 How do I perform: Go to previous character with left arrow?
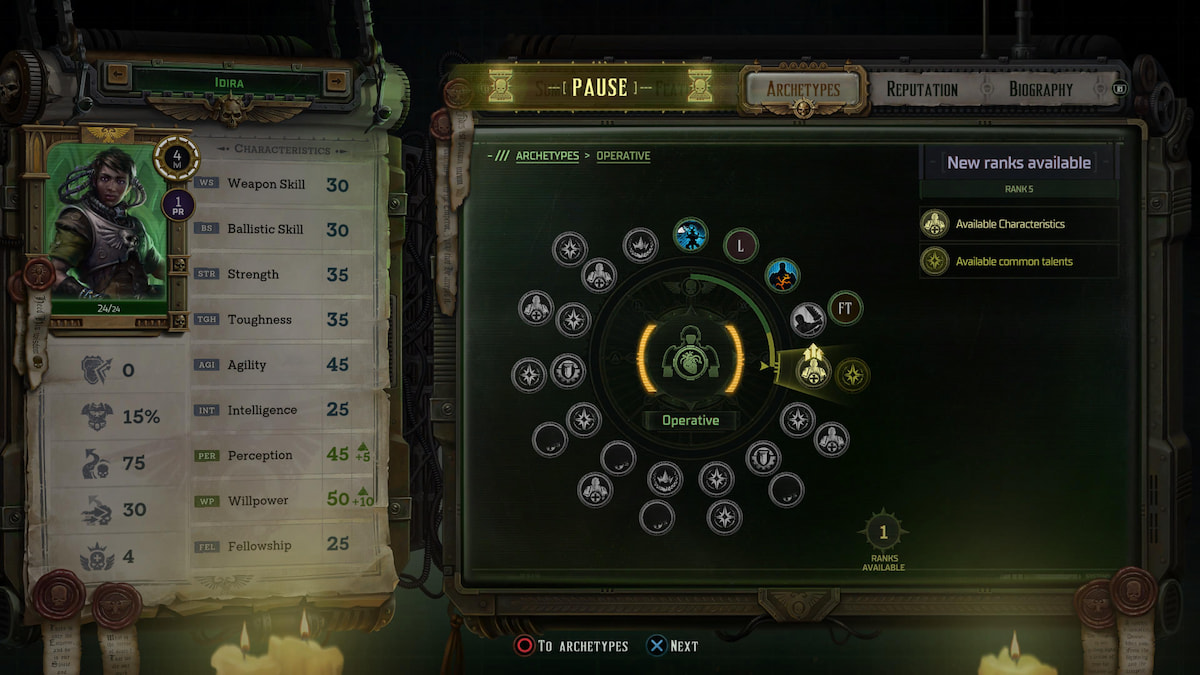[118, 75]
